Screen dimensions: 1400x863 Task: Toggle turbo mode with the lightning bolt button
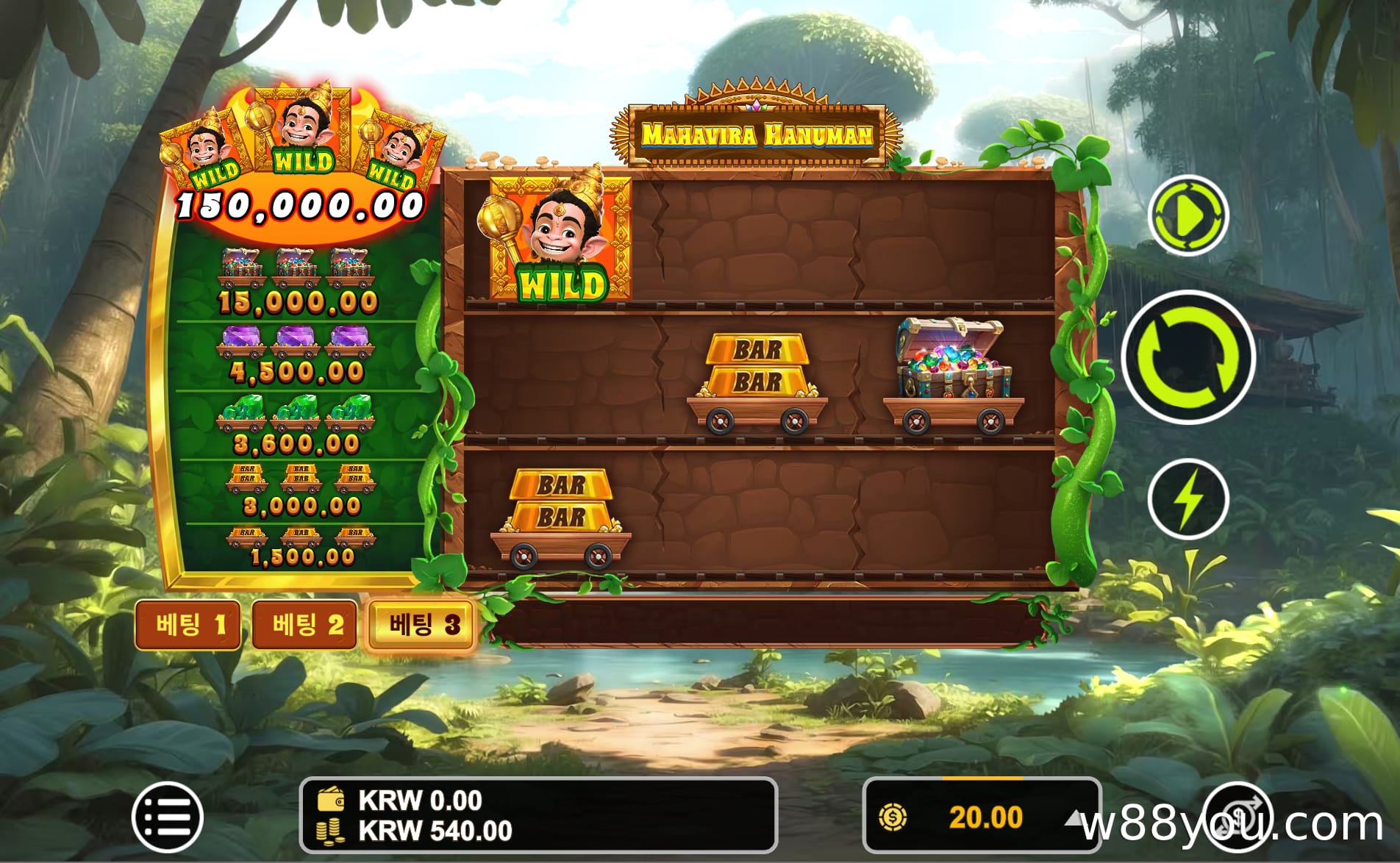click(x=1187, y=499)
